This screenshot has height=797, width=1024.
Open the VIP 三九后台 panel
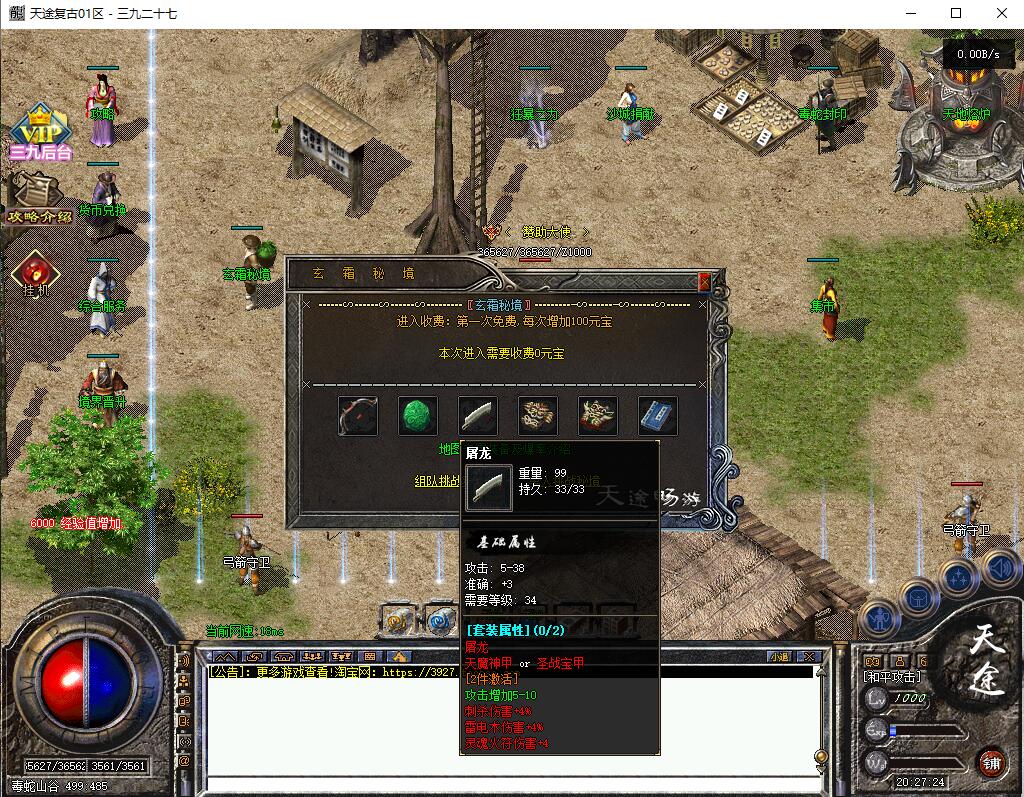[x=40, y=132]
